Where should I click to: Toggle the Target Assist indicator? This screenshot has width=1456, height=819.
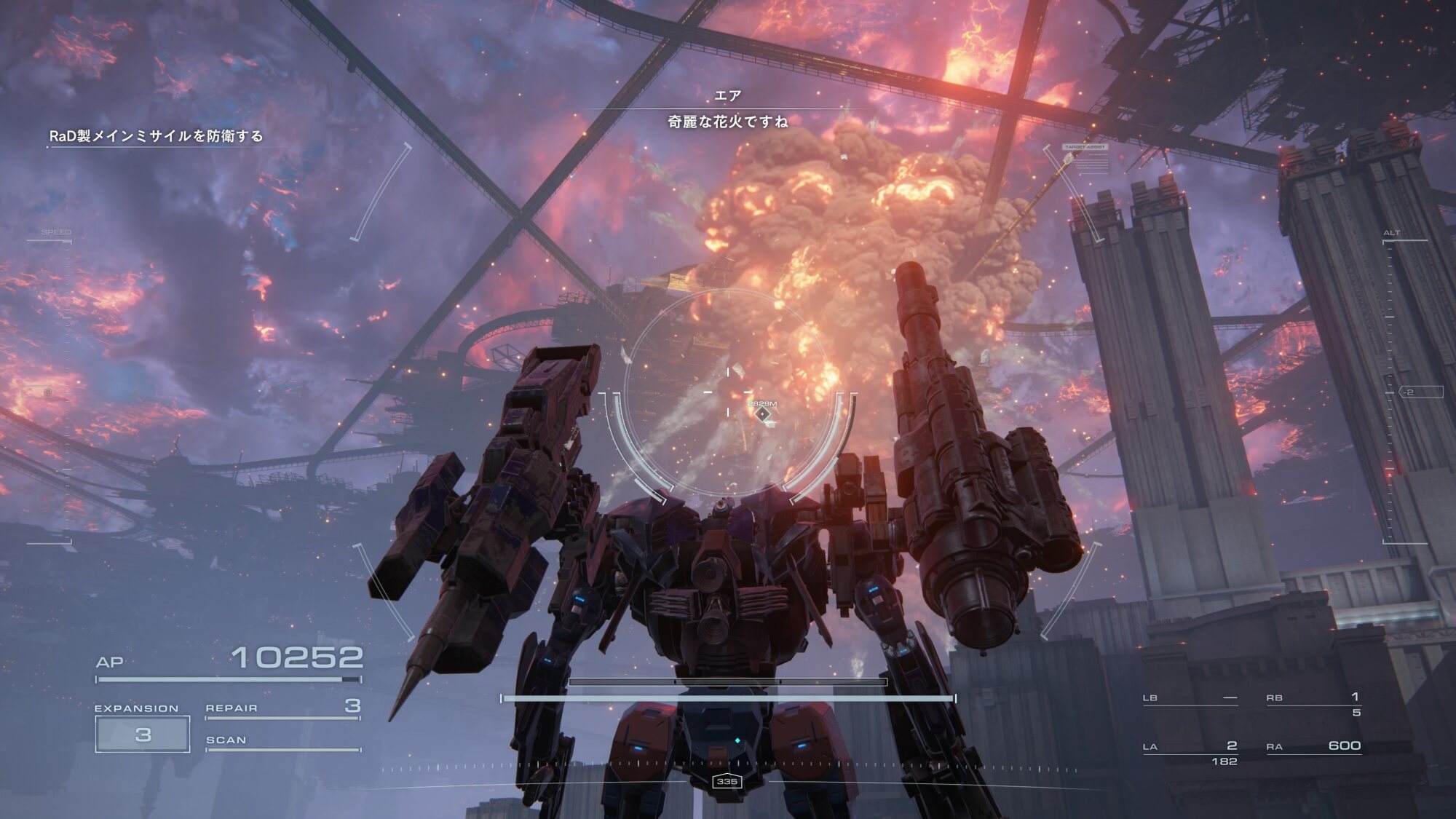(1085, 147)
